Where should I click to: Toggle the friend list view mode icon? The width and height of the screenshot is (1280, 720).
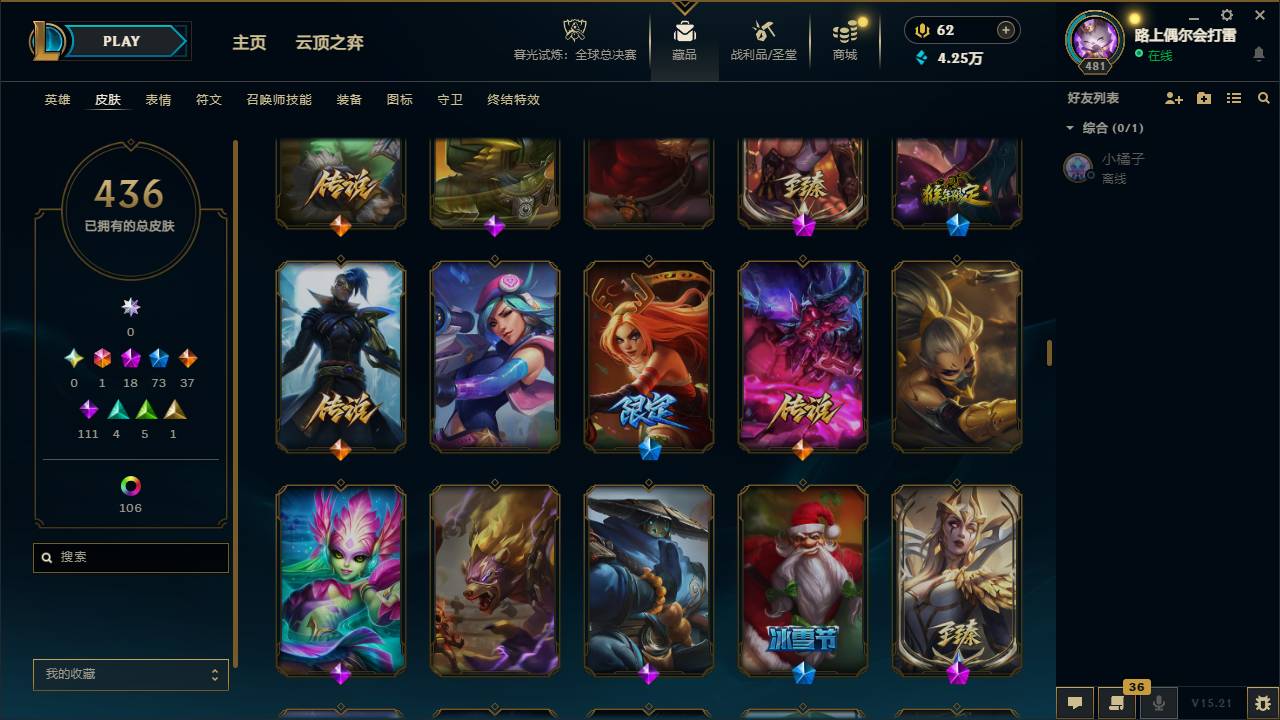point(1233,97)
